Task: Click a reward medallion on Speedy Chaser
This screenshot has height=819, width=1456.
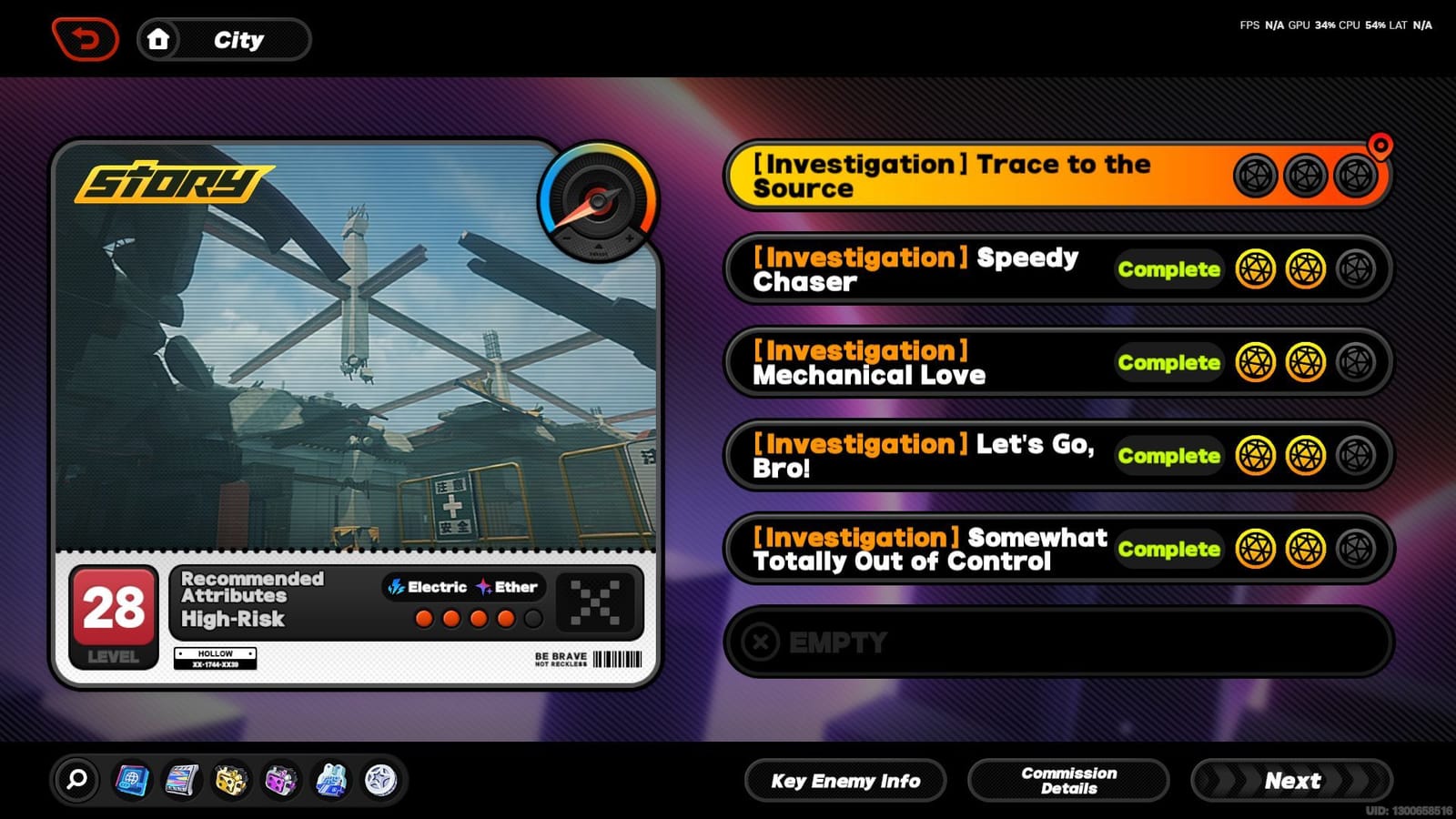Action: coord(1257,269)
